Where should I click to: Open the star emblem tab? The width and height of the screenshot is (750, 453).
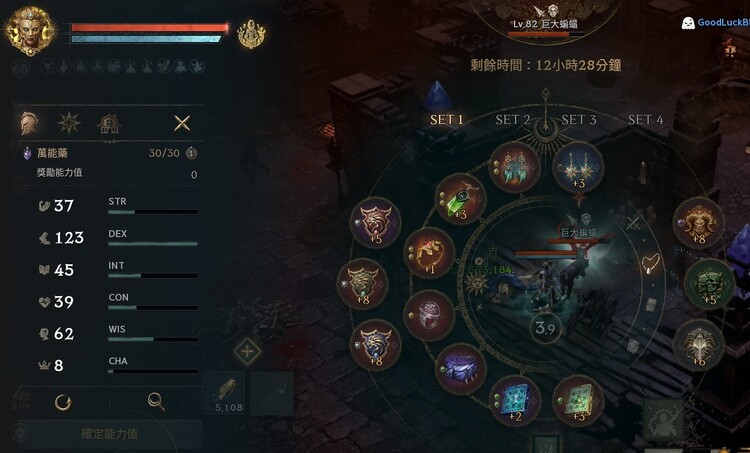point(70,123)
